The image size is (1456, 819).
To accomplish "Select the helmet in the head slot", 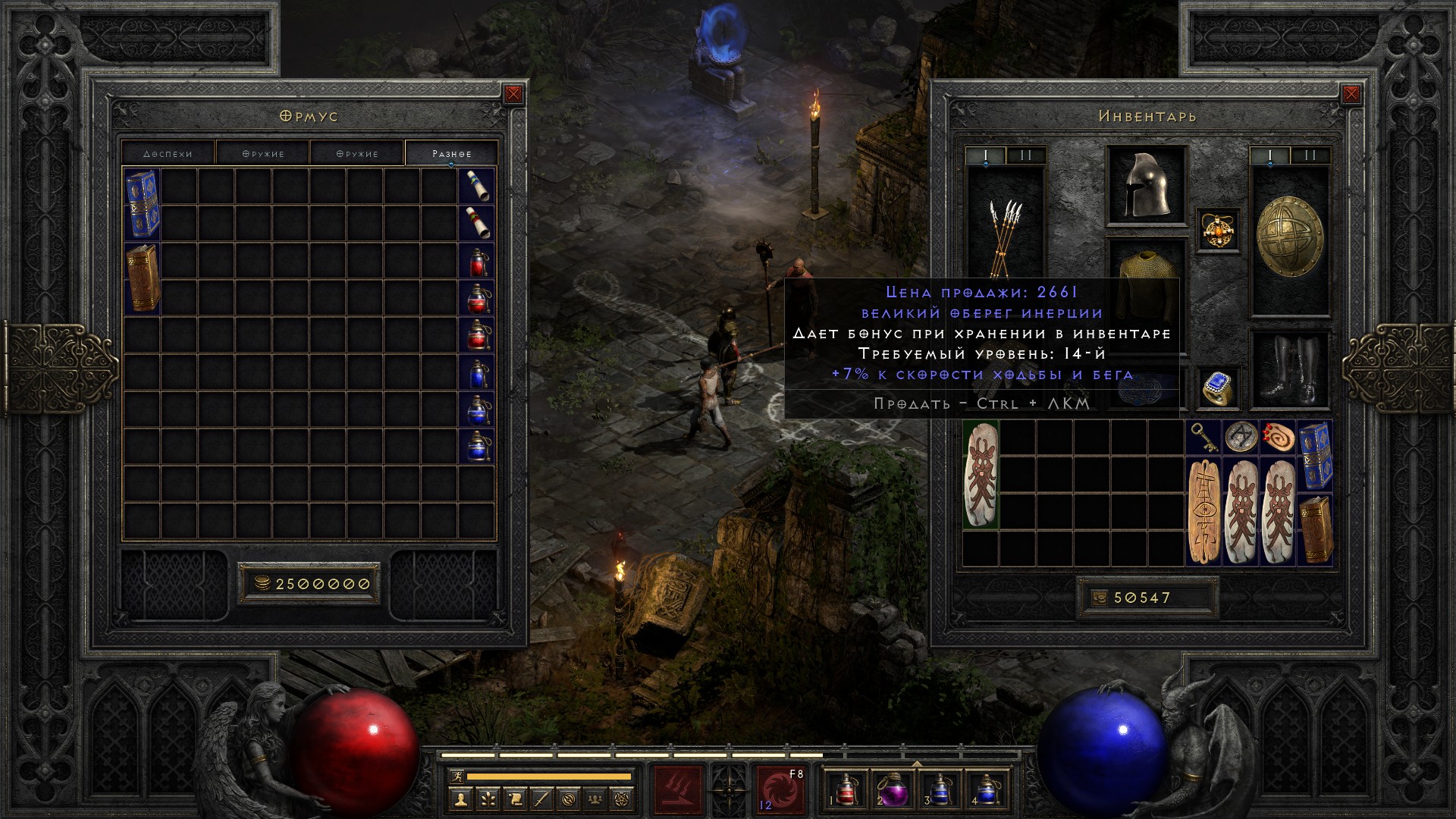I will click(x=1146, y=184).
